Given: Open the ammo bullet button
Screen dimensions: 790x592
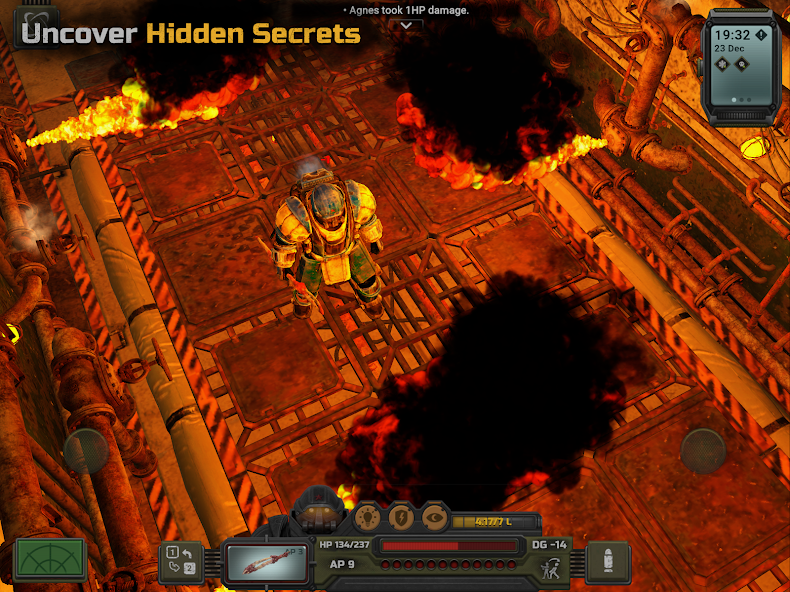Looking at the screenshot, I should point(608,563).
